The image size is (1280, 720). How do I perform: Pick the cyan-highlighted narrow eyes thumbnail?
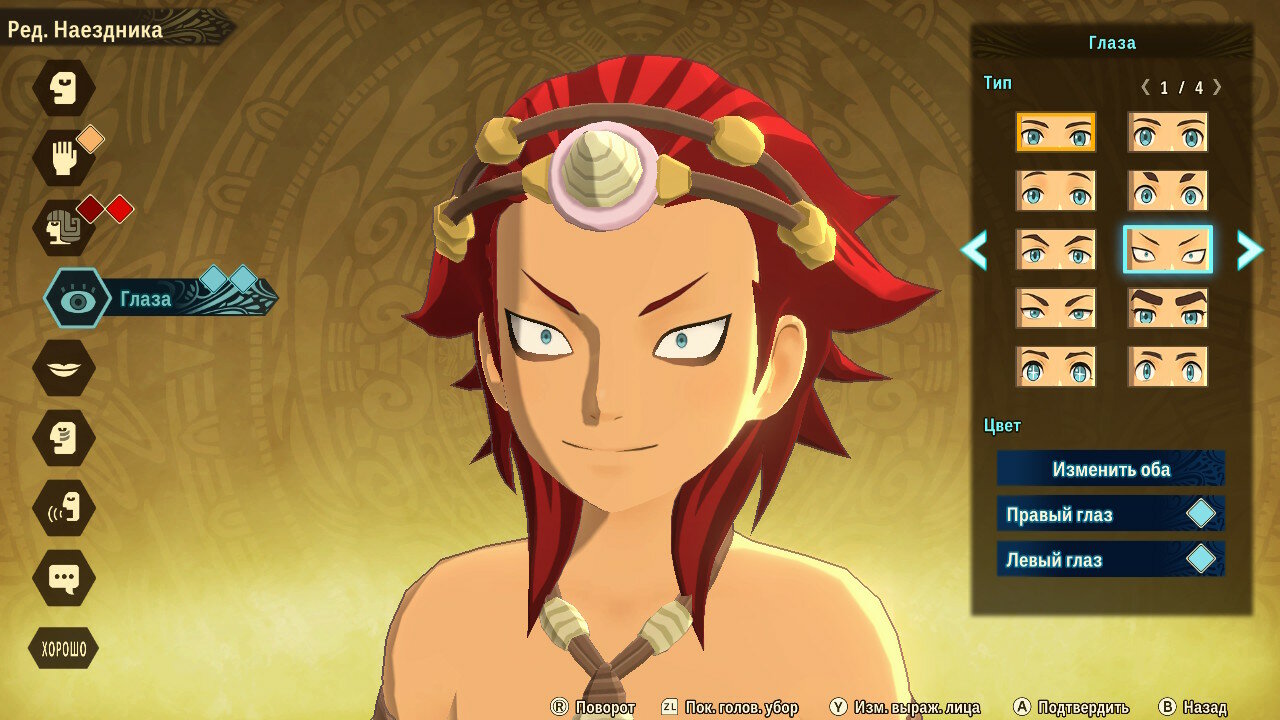(x=1167, y=249)
